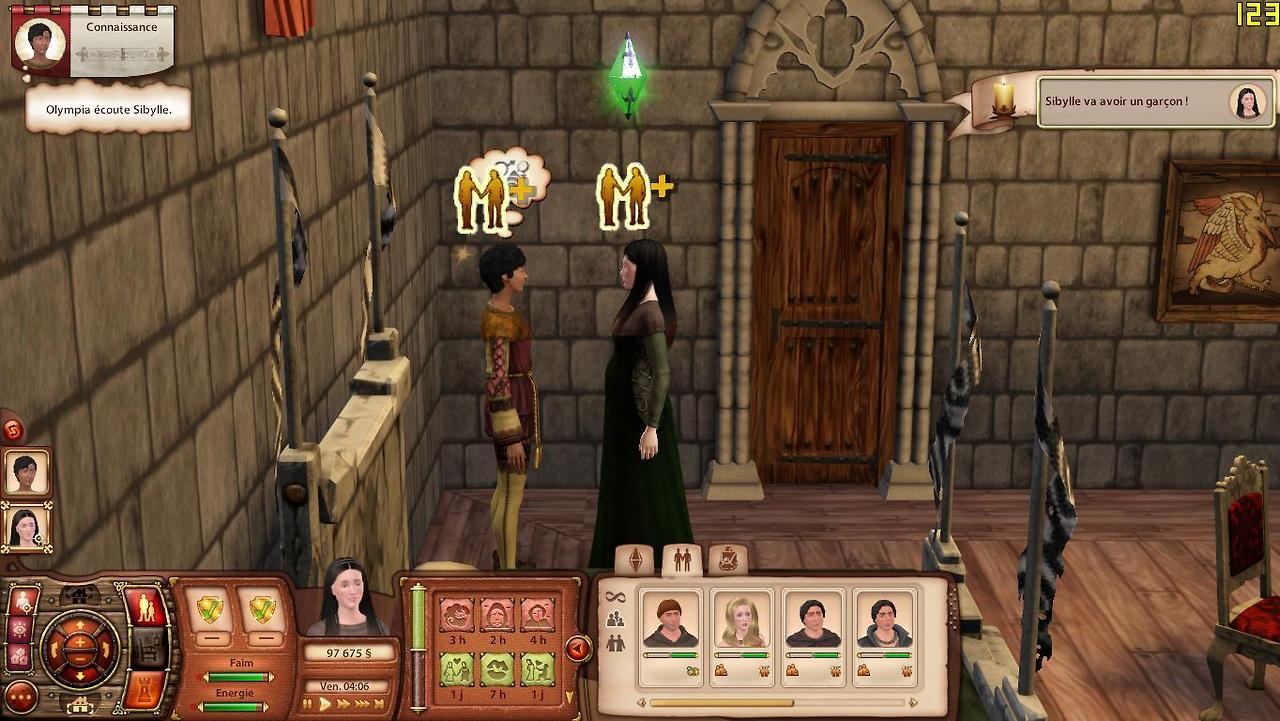Switch to the plumbob diamond tab
The height and width of the screenshot is (721, 1280).
tap(634, 560)
